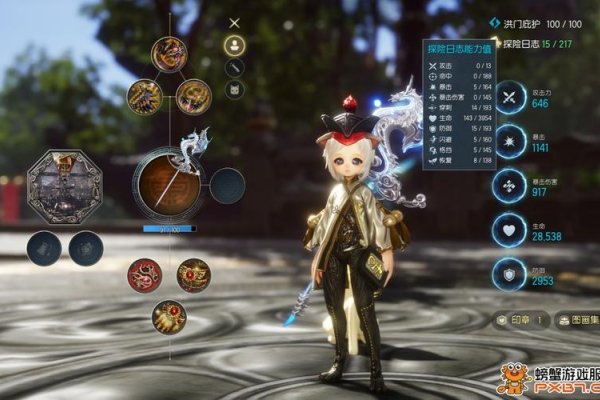600x400 pixels.
Task: Select the 暴击伤害 critical damage icon
Action: tap(511, 186)
